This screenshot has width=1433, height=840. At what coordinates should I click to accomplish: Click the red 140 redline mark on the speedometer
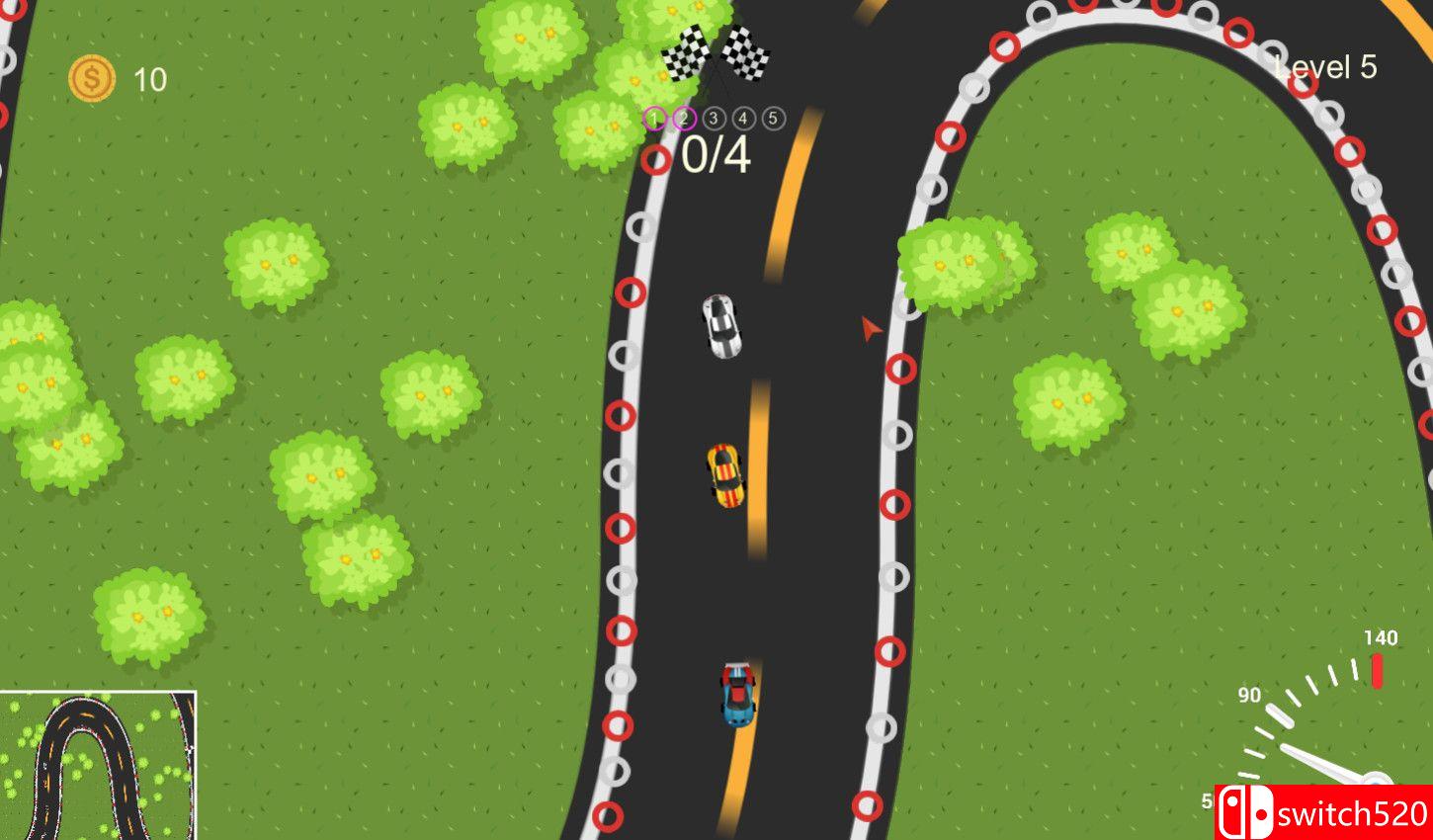[1376, 670]
